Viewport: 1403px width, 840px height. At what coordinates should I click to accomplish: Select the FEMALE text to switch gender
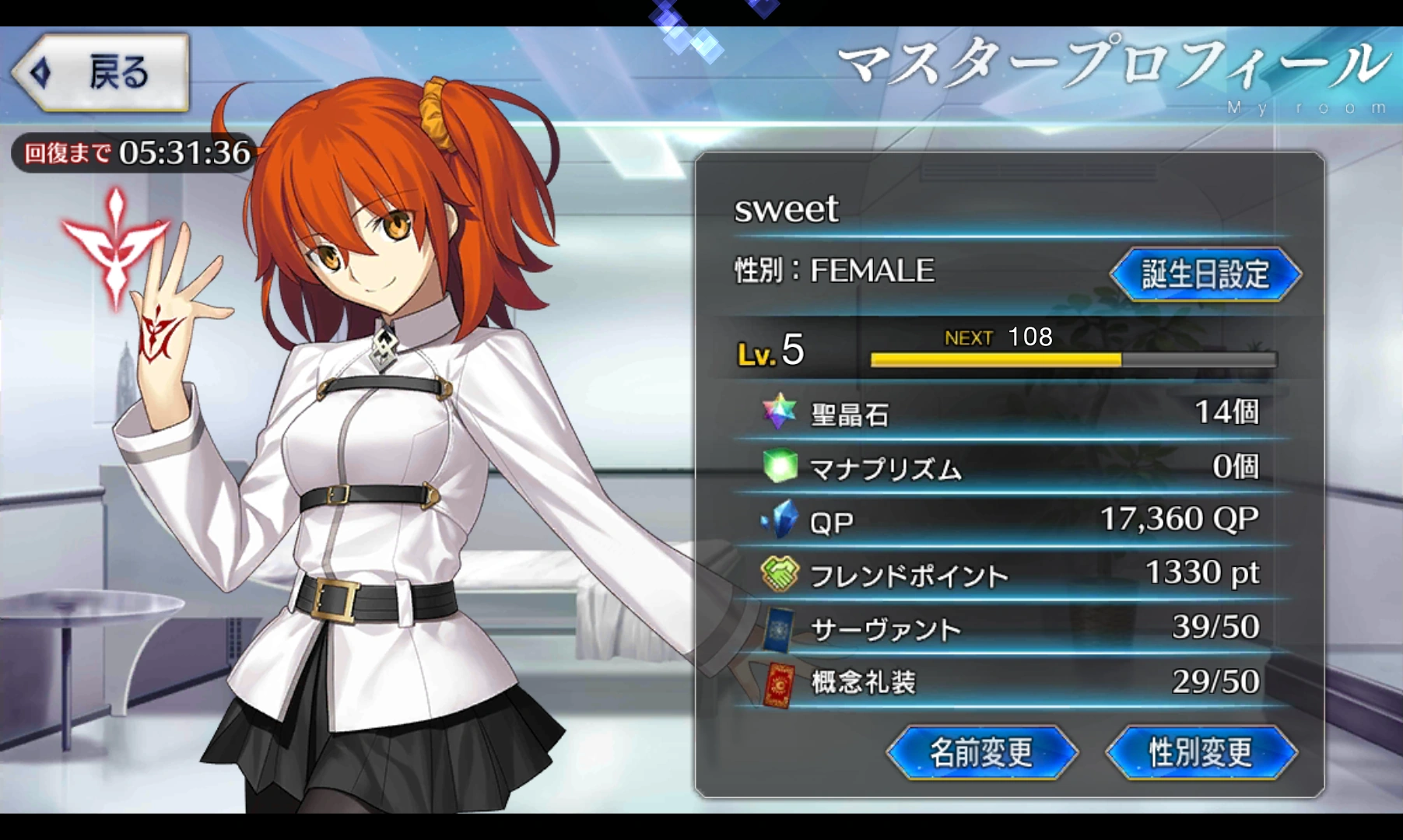click(x=872, y=271)
